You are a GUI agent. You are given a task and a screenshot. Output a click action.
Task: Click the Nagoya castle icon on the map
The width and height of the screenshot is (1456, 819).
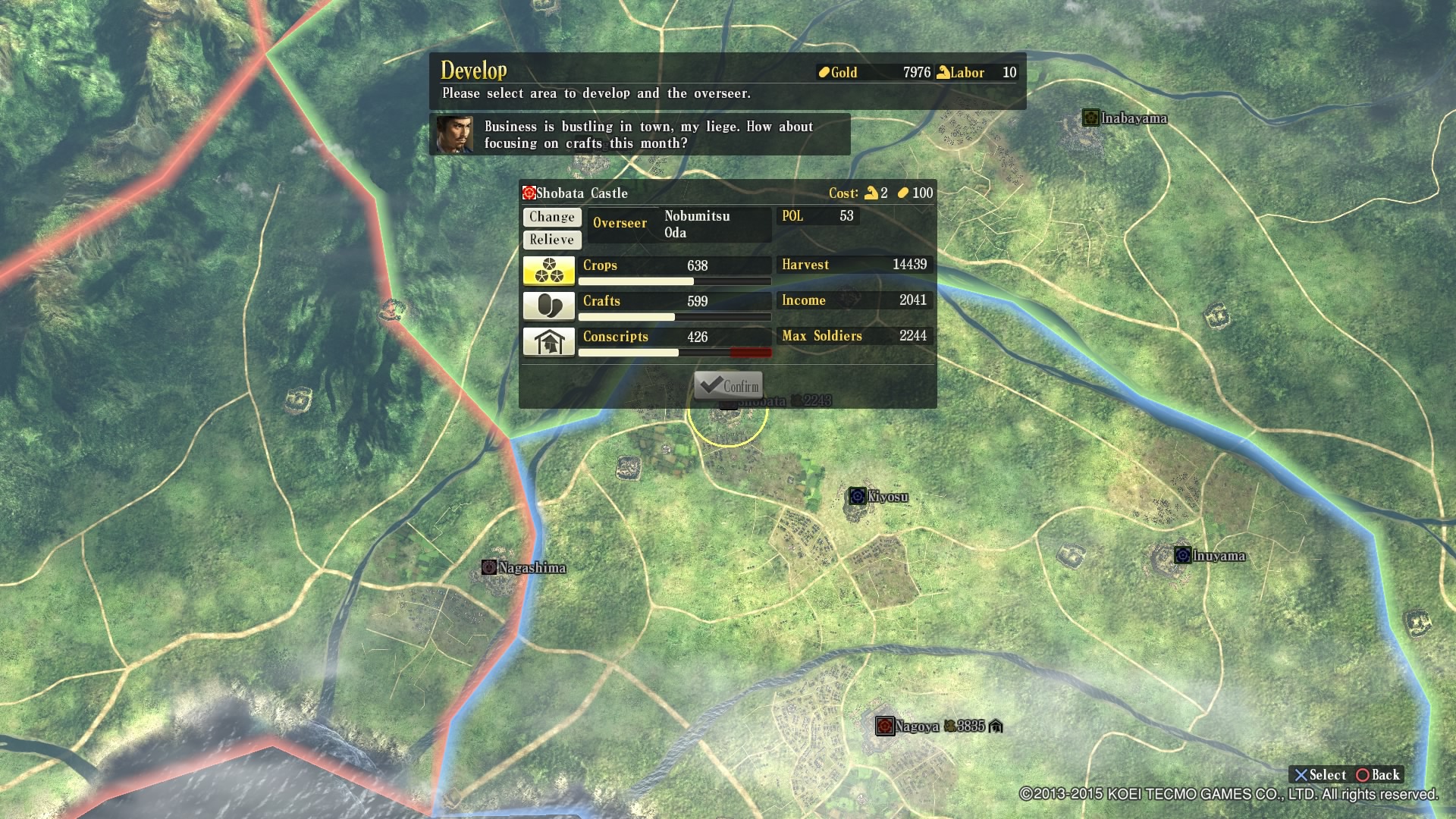pyautogui.click(x=885, y=726)
